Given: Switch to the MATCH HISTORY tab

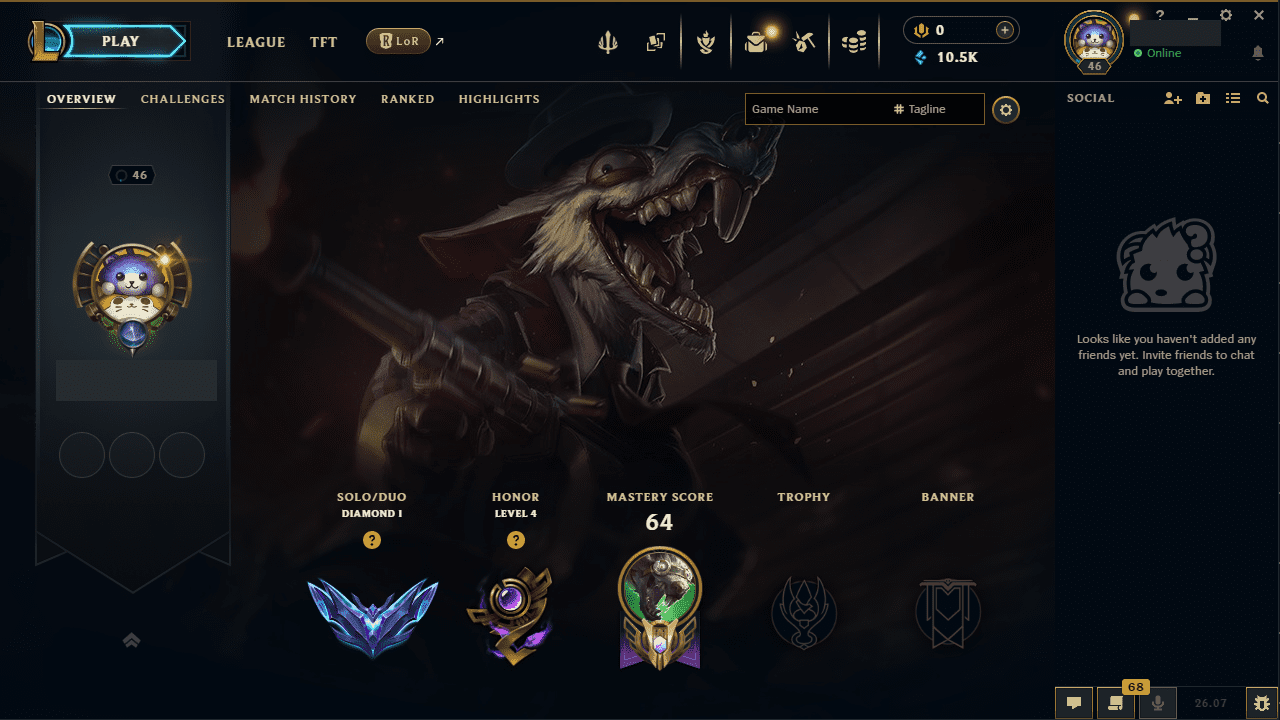Looking at the screenshot, I should coord(303,99).
